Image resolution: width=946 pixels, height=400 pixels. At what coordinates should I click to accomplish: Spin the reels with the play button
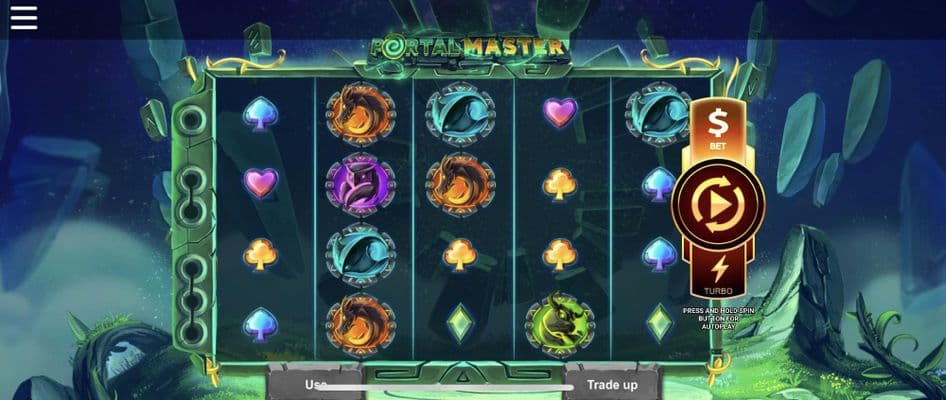click(x=718, y=204)
